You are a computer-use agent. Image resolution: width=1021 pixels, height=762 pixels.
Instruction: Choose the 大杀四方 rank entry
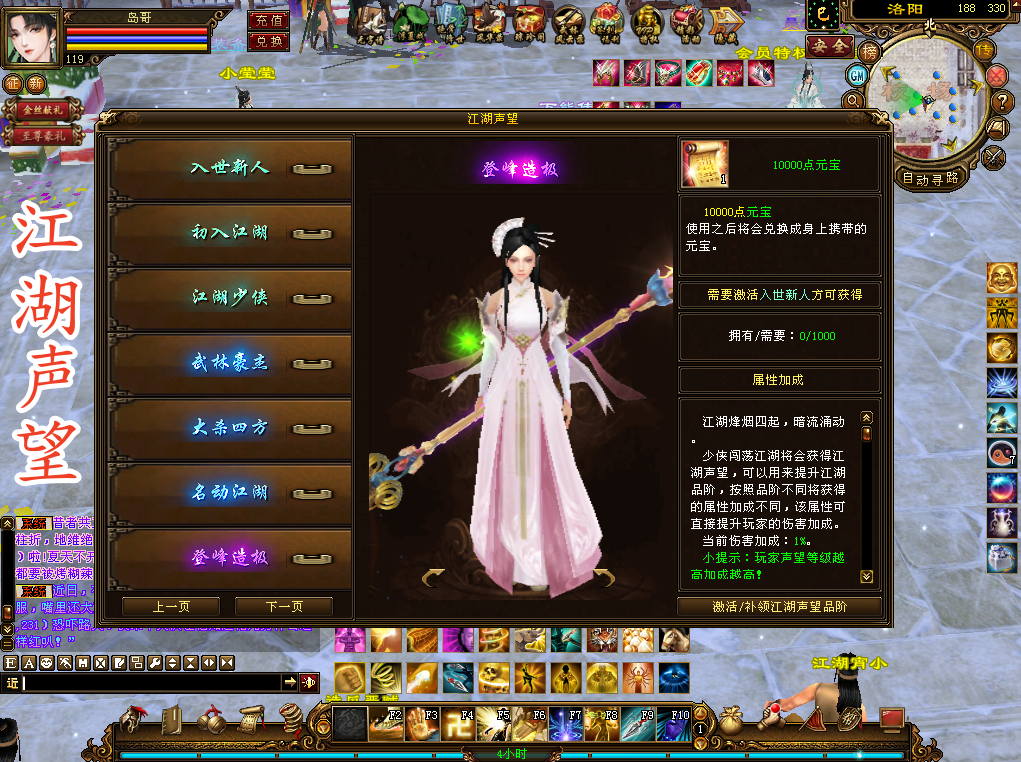230,428
